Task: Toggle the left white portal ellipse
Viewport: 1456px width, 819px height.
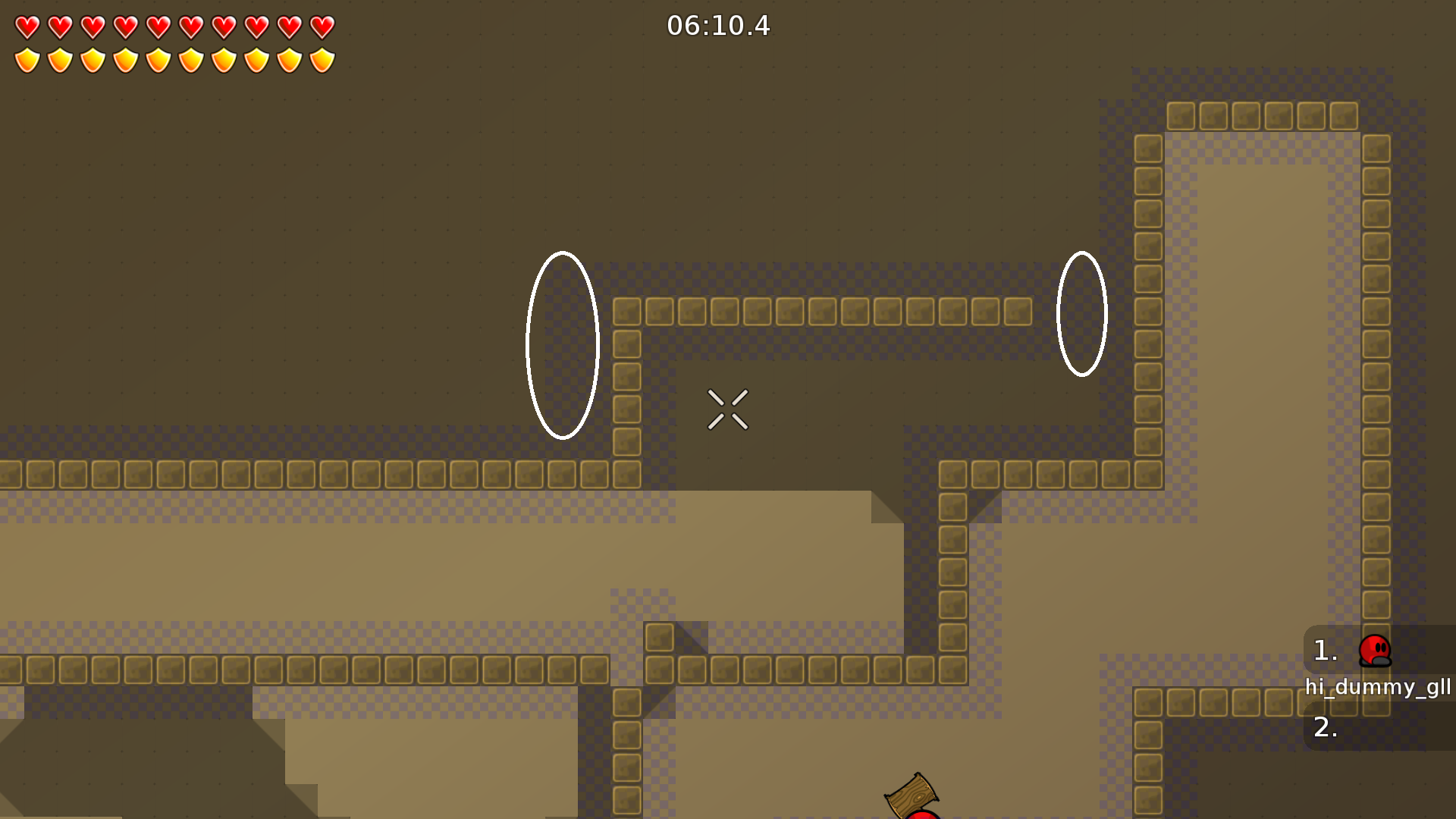Action: pyautogui.click(x=562, y=344)
